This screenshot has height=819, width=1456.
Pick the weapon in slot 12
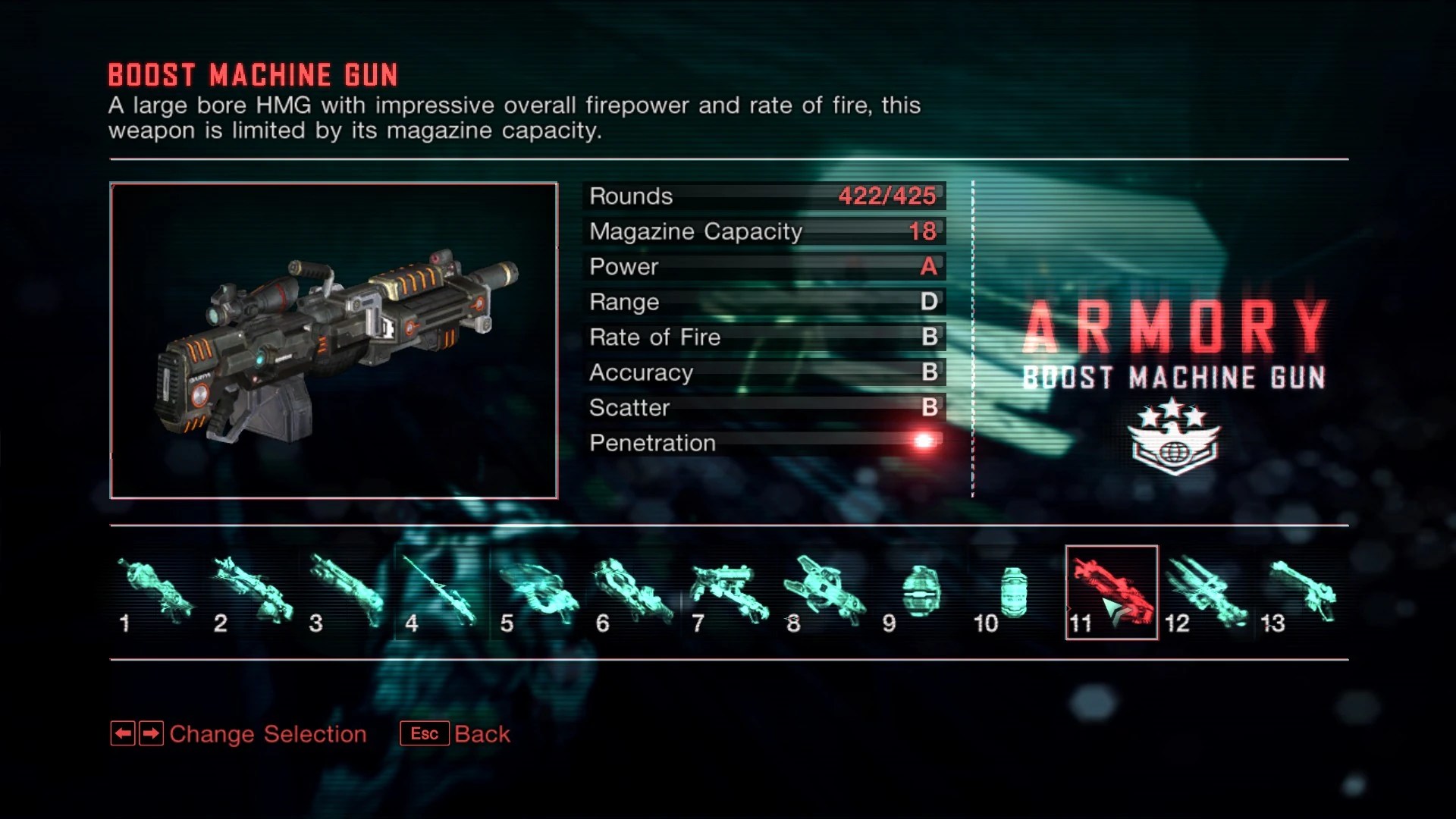pos(1207,593)
